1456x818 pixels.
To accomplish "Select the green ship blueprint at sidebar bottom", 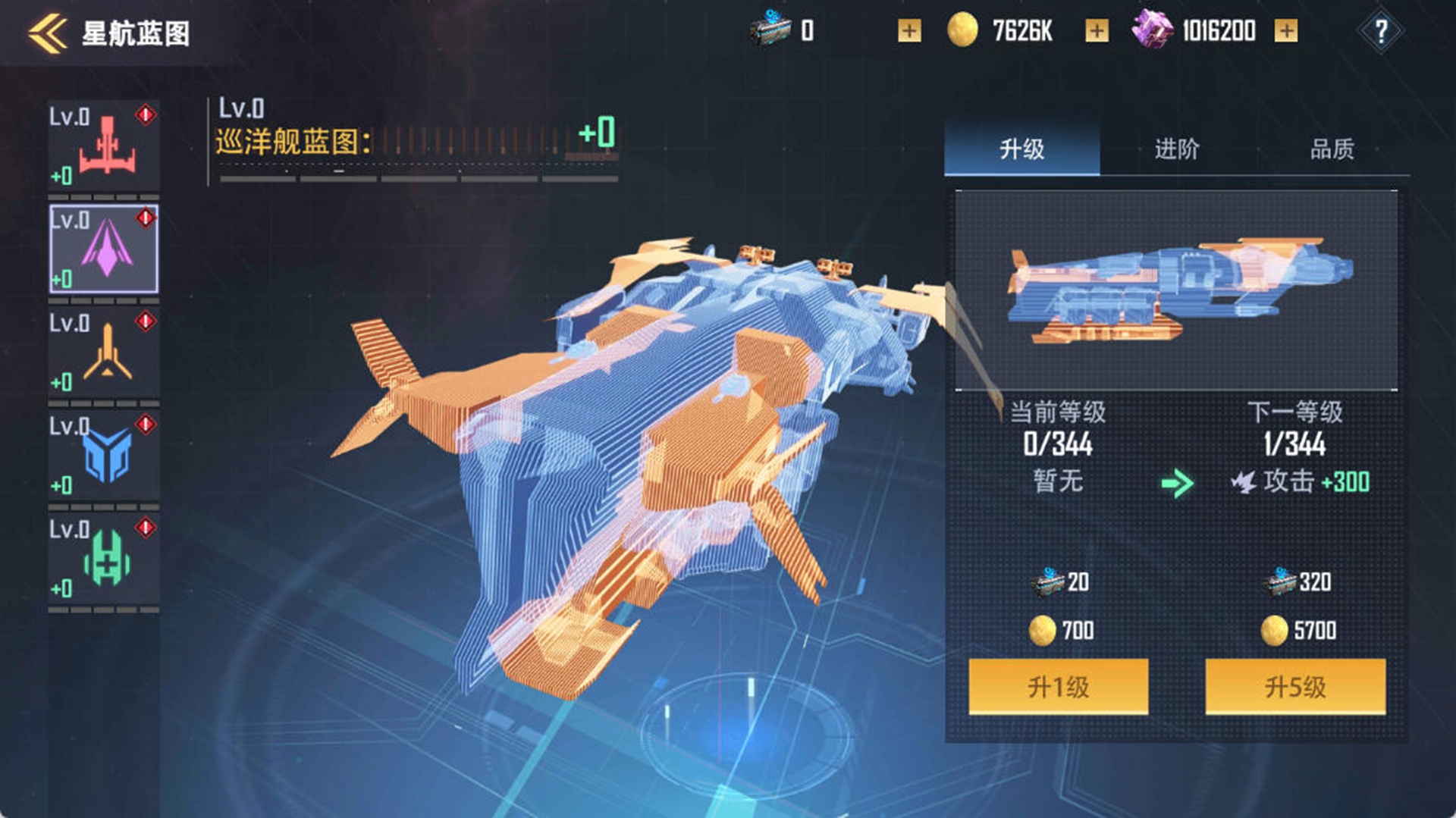I will pos(104,557).
